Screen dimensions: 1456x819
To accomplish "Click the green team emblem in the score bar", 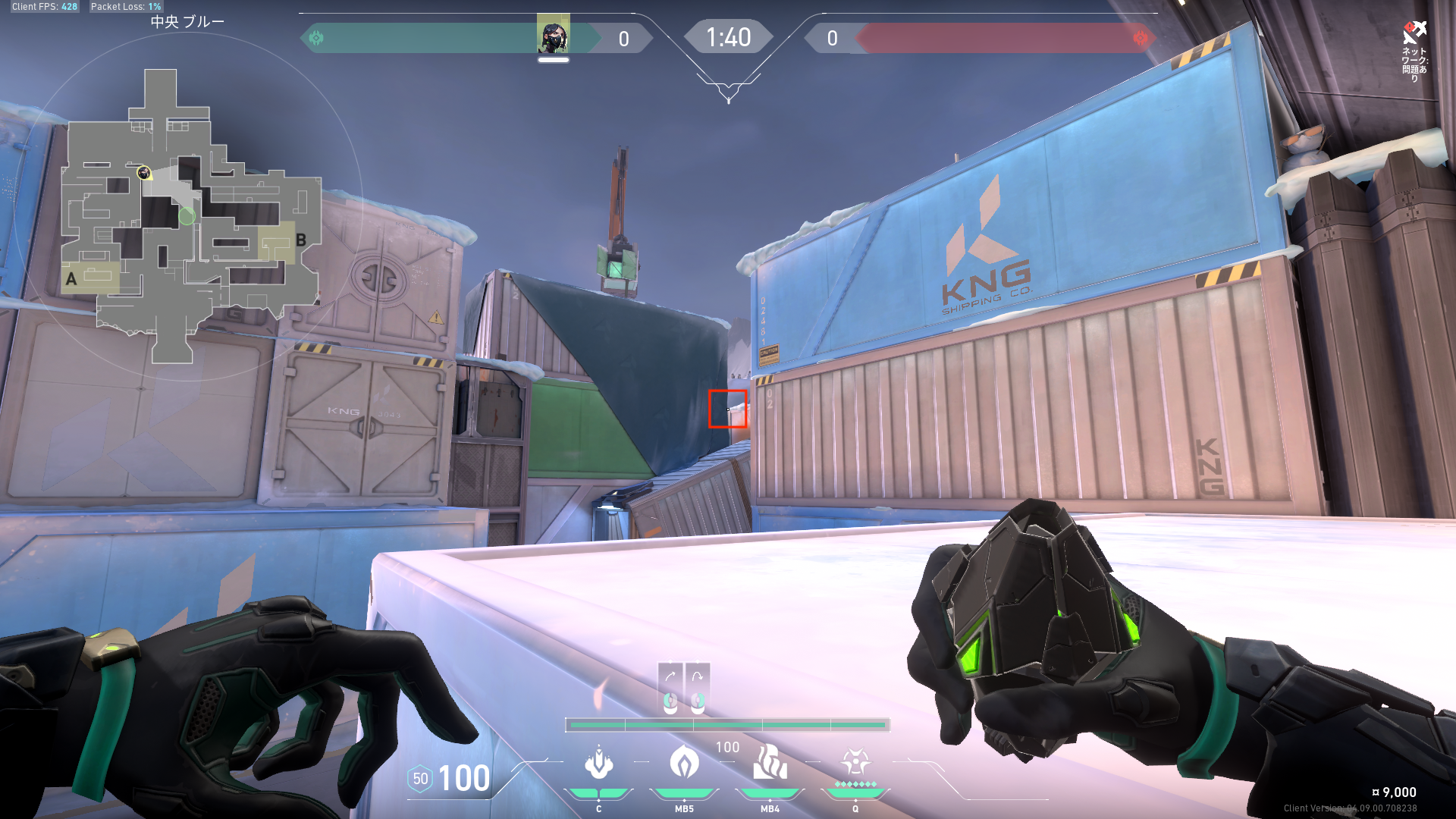I will coord(316,38).
